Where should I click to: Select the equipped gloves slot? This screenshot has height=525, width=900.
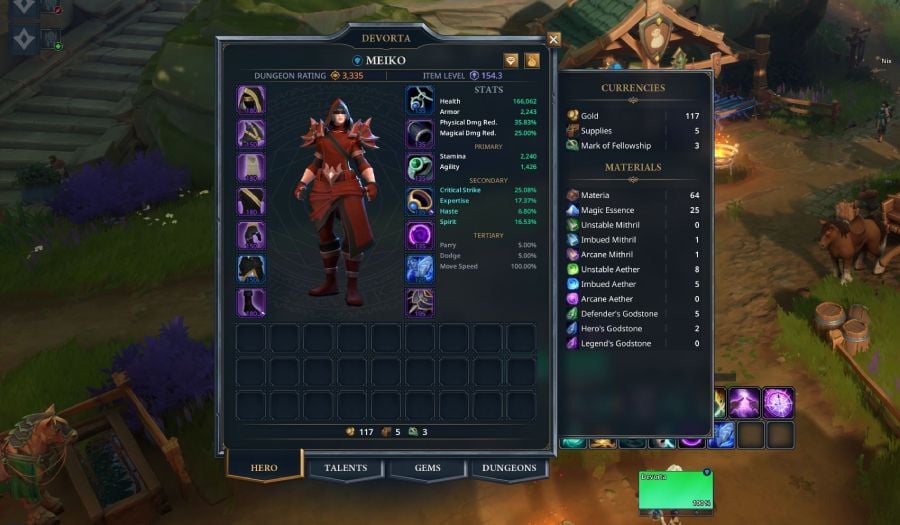pyautogui.click(x=251, y=235)
